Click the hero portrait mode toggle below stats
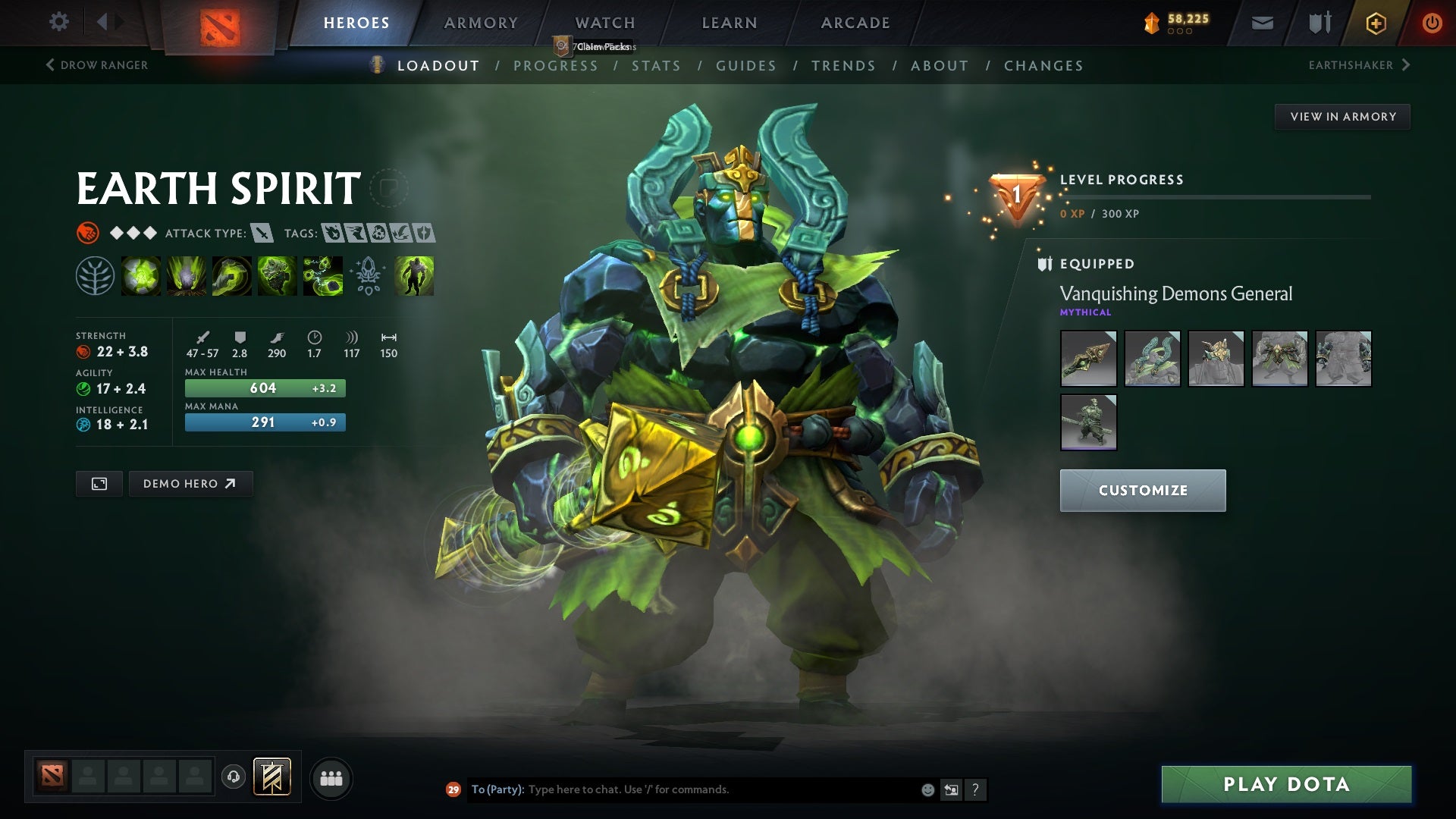 (99, 483)
